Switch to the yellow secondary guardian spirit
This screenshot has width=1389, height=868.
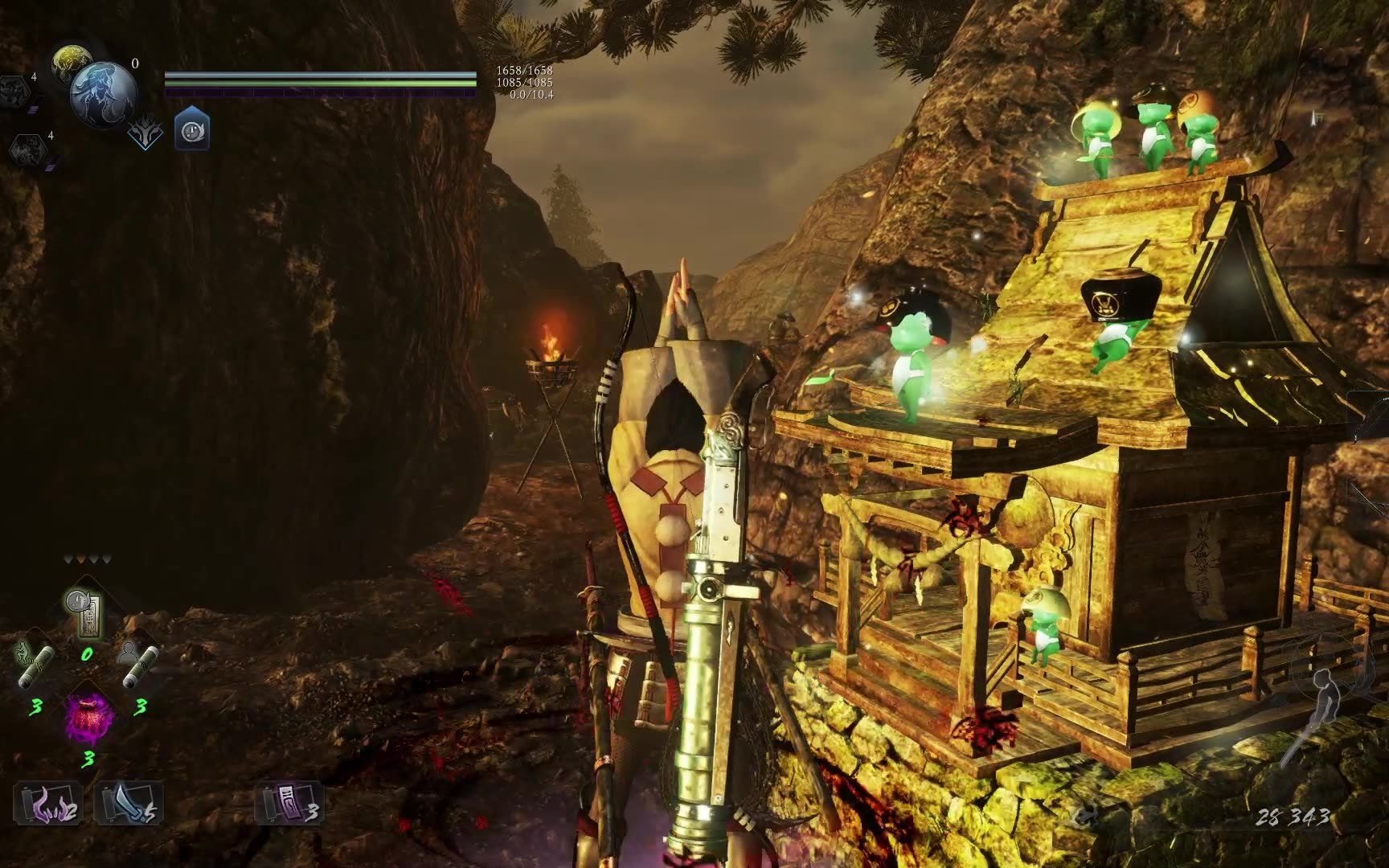point(70,61)
